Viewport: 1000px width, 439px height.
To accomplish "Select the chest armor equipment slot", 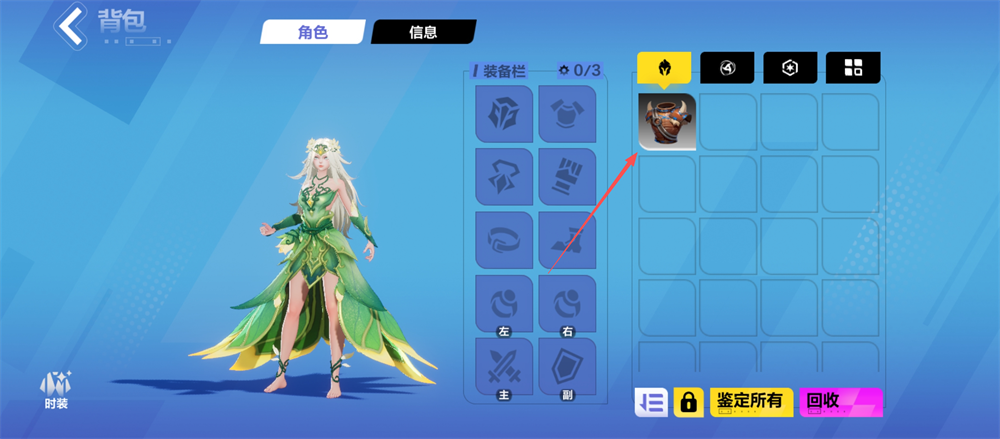I will pyautogui.click(x=567, y=114).
